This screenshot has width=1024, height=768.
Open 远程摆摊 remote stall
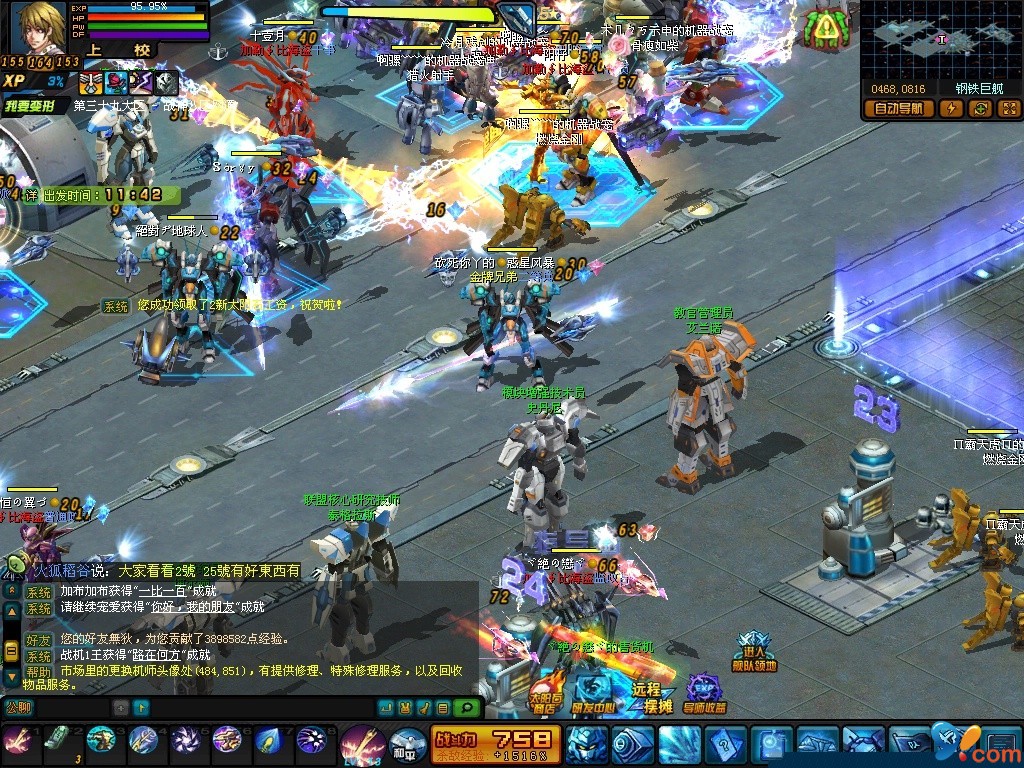[x=647, y=697]
